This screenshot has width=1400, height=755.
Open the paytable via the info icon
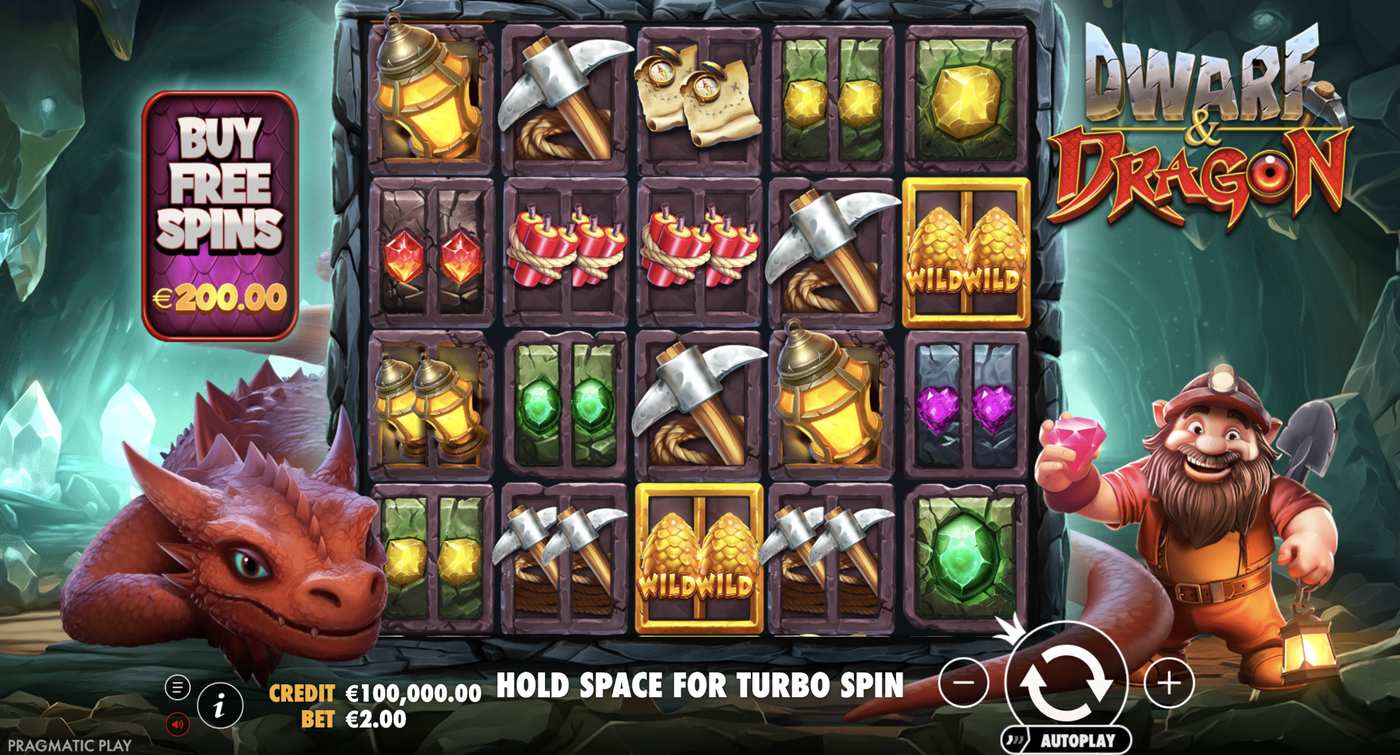220,702
